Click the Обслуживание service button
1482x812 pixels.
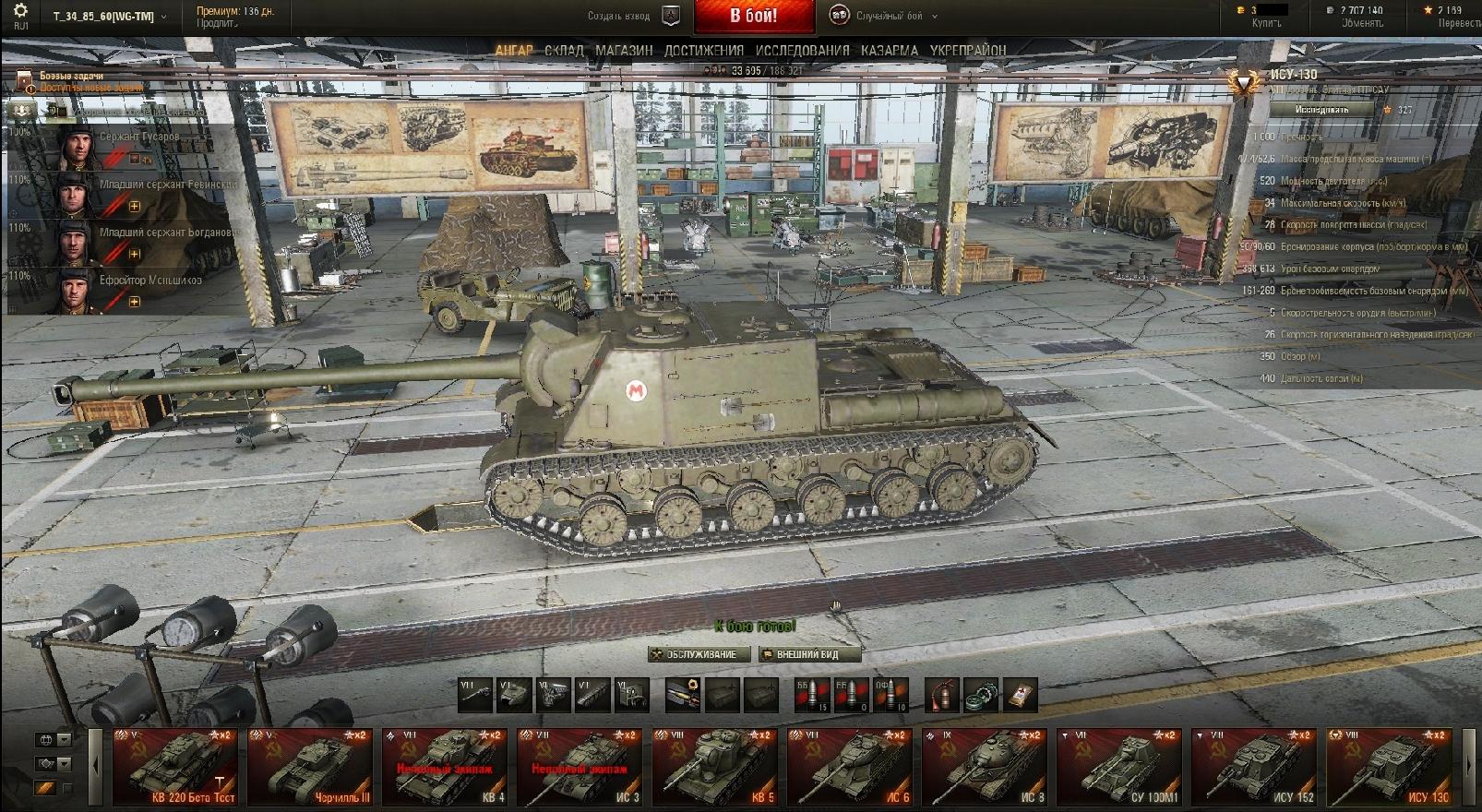click(x=699, y=654)
